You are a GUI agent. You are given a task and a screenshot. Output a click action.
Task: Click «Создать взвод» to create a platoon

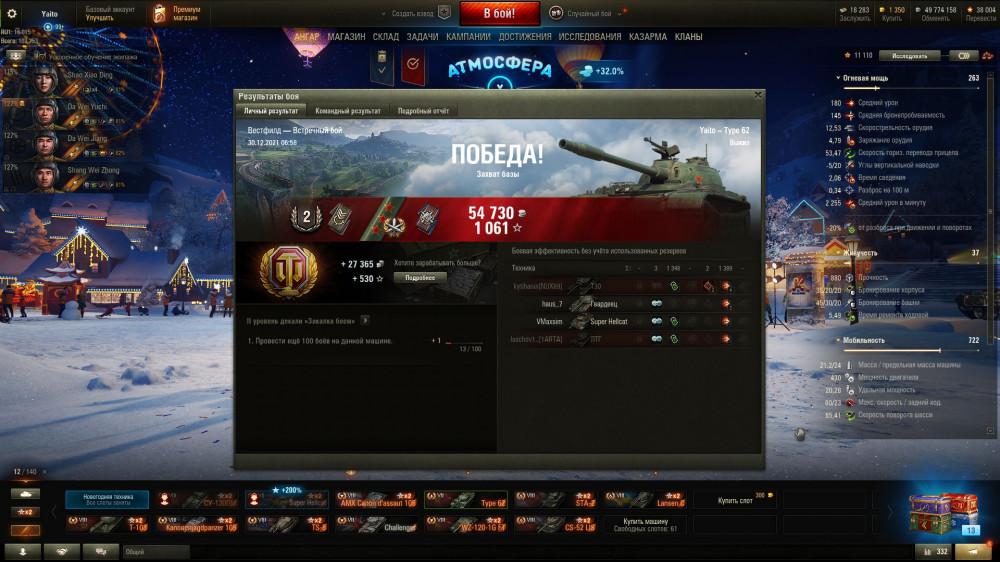[x=413, y=13]
